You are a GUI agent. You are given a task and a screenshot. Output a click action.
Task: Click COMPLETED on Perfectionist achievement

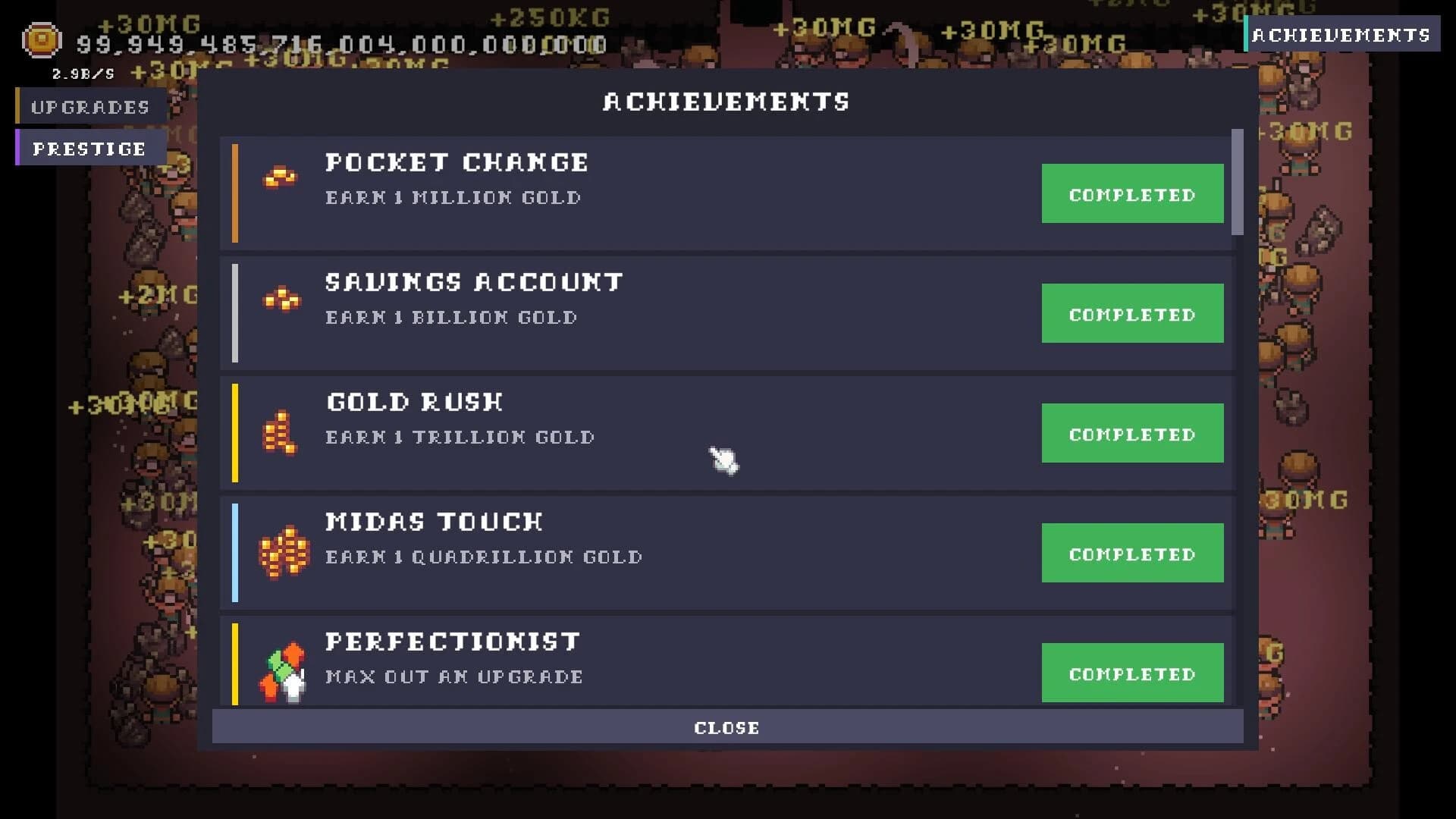pyautogui.click(x=1132, y=672)
